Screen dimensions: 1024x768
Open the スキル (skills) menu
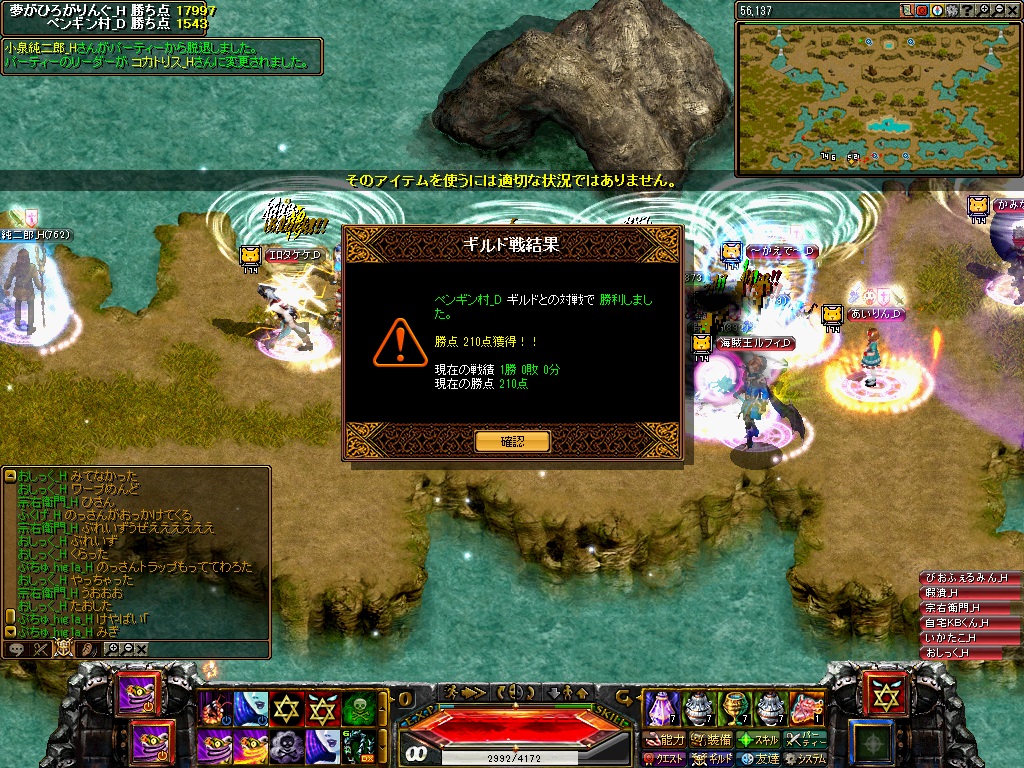tap(759, 740)
